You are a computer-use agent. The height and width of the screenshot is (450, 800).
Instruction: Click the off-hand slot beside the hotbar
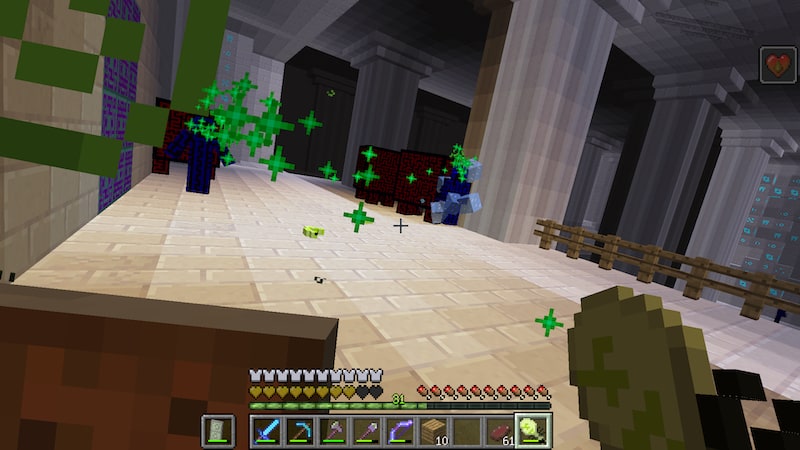pyautogui.click(x=218, y=431)
